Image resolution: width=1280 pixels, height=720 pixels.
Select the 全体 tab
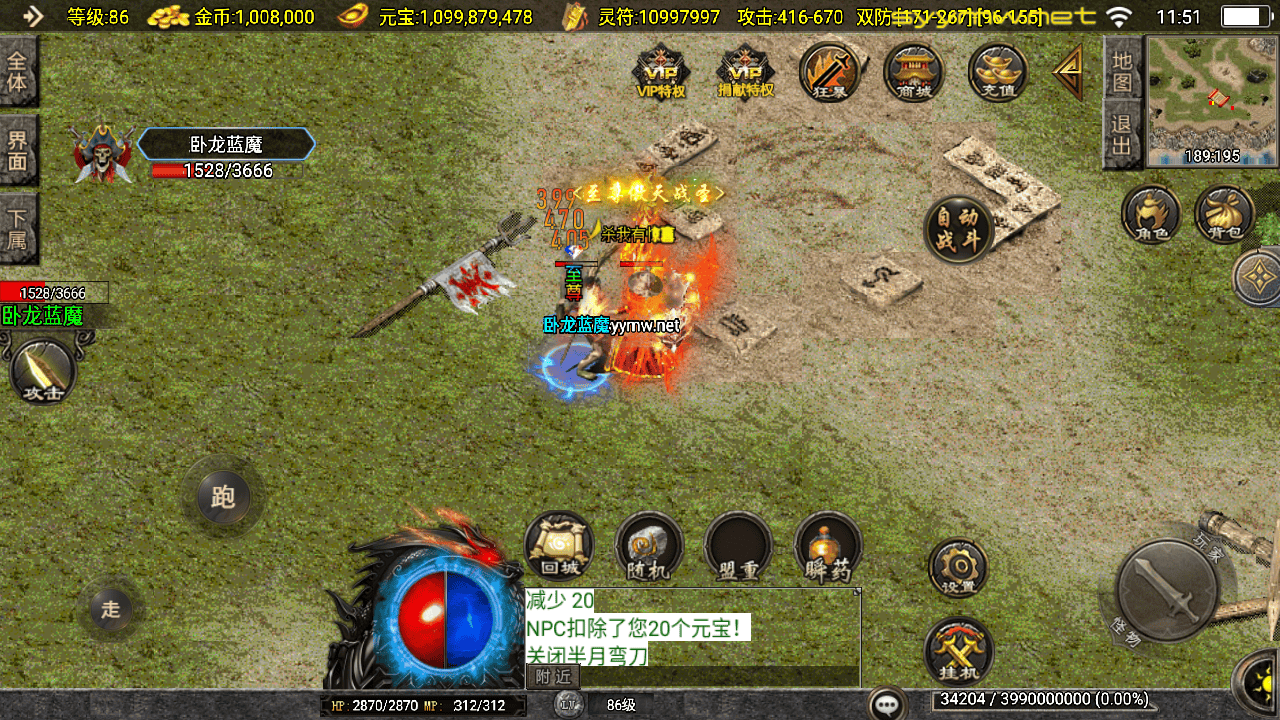click(18, 70)
